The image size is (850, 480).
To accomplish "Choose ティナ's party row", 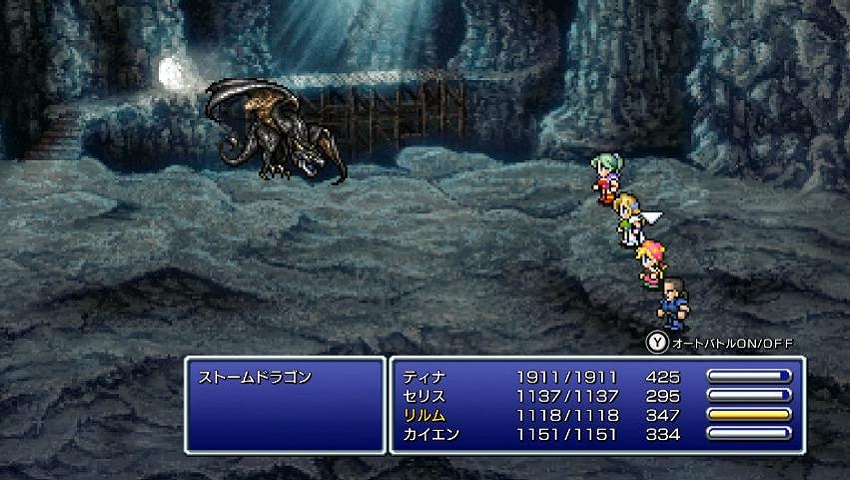I will pyautogui.click(x=423, y=378).
